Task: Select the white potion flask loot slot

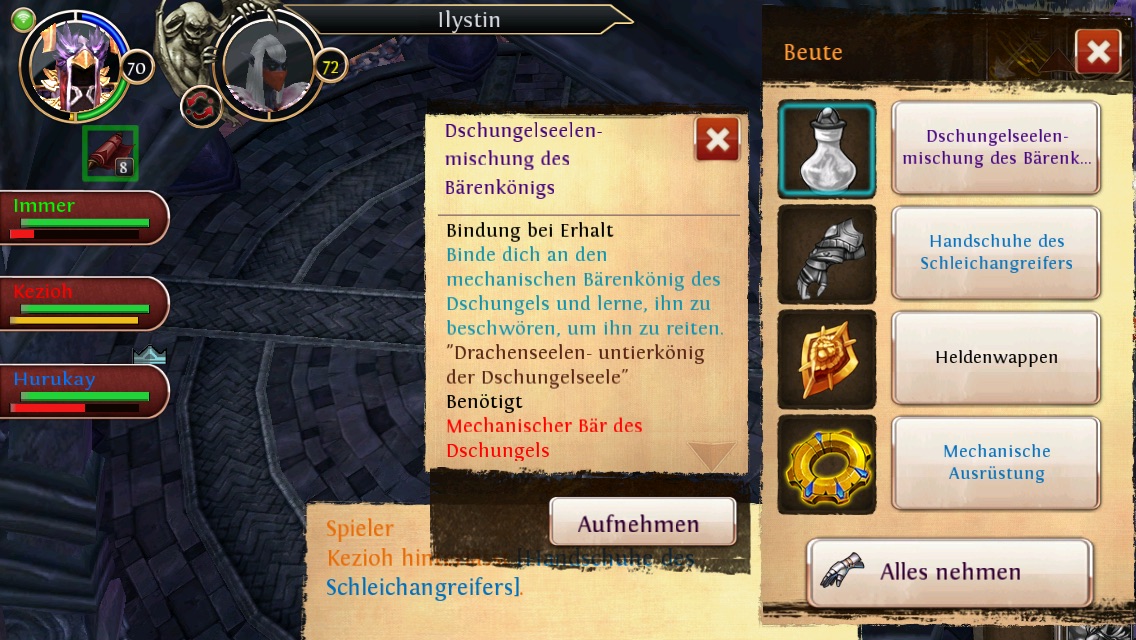Action: (x=827, y=149)
